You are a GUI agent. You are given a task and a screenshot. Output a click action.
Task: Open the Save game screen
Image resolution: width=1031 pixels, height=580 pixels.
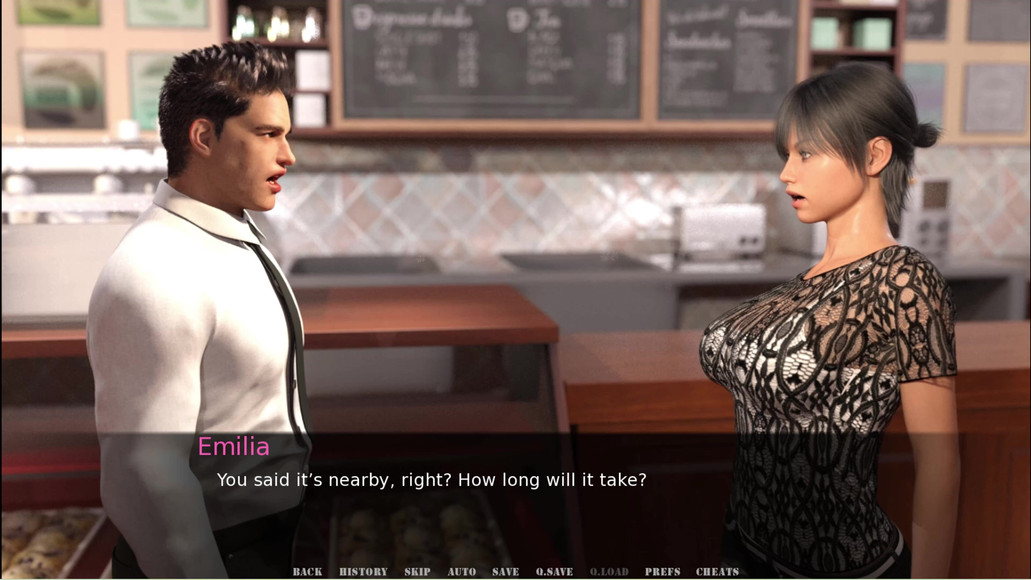pos(505,572)
